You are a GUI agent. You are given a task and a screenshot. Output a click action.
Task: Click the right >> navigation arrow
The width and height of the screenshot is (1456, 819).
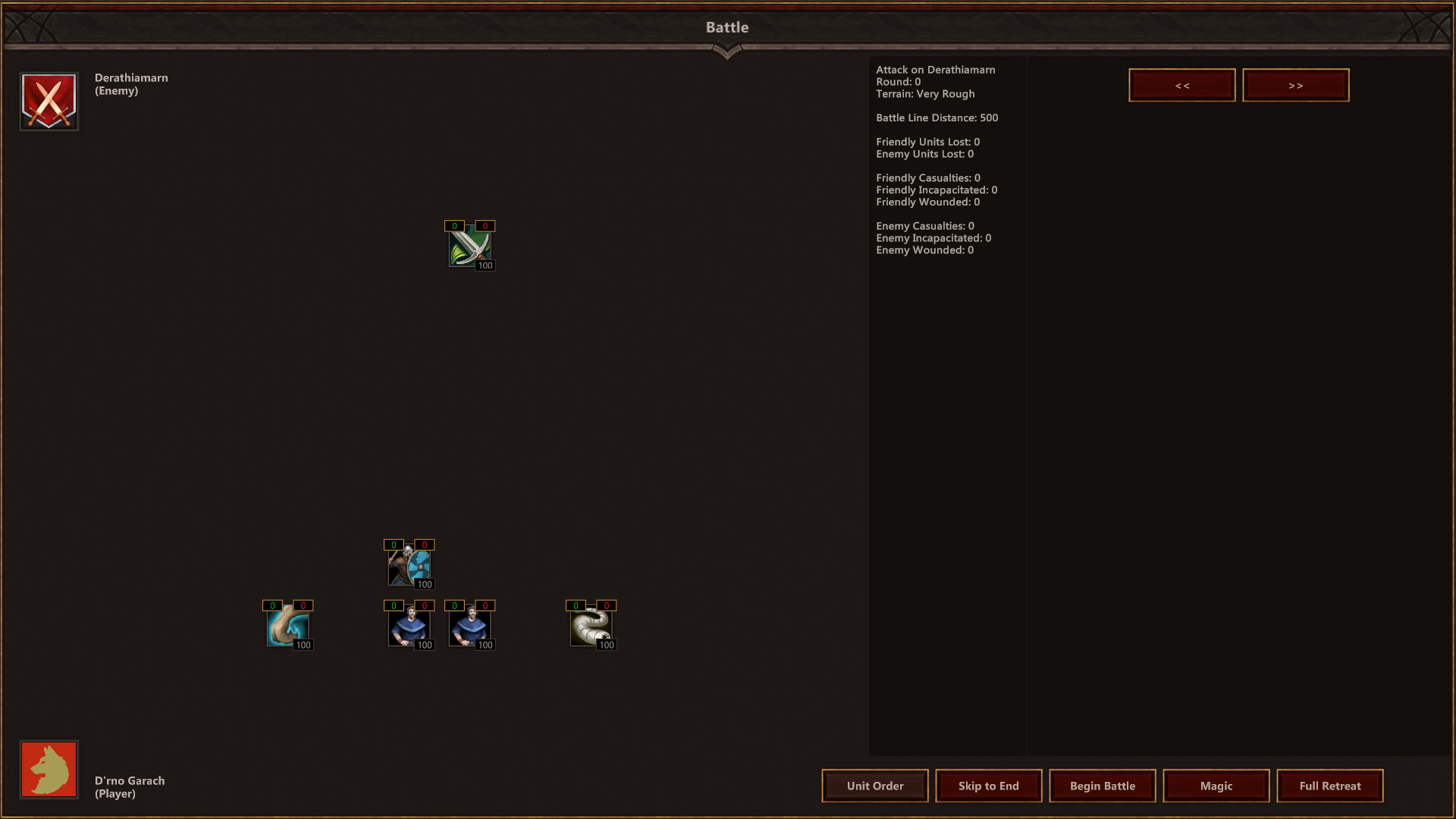click(1295, 85)
